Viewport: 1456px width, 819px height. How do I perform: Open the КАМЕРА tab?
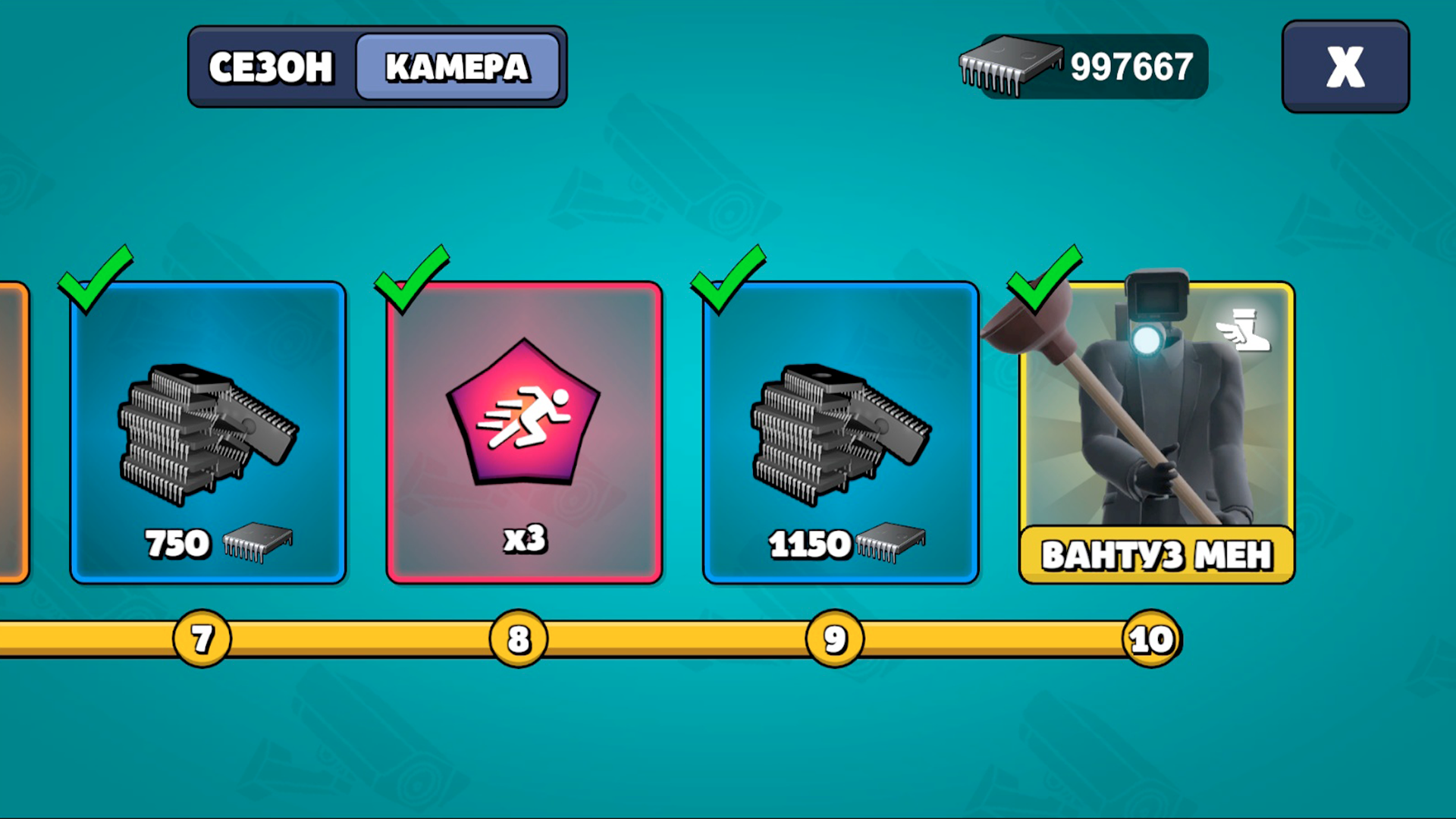[457, 67]
